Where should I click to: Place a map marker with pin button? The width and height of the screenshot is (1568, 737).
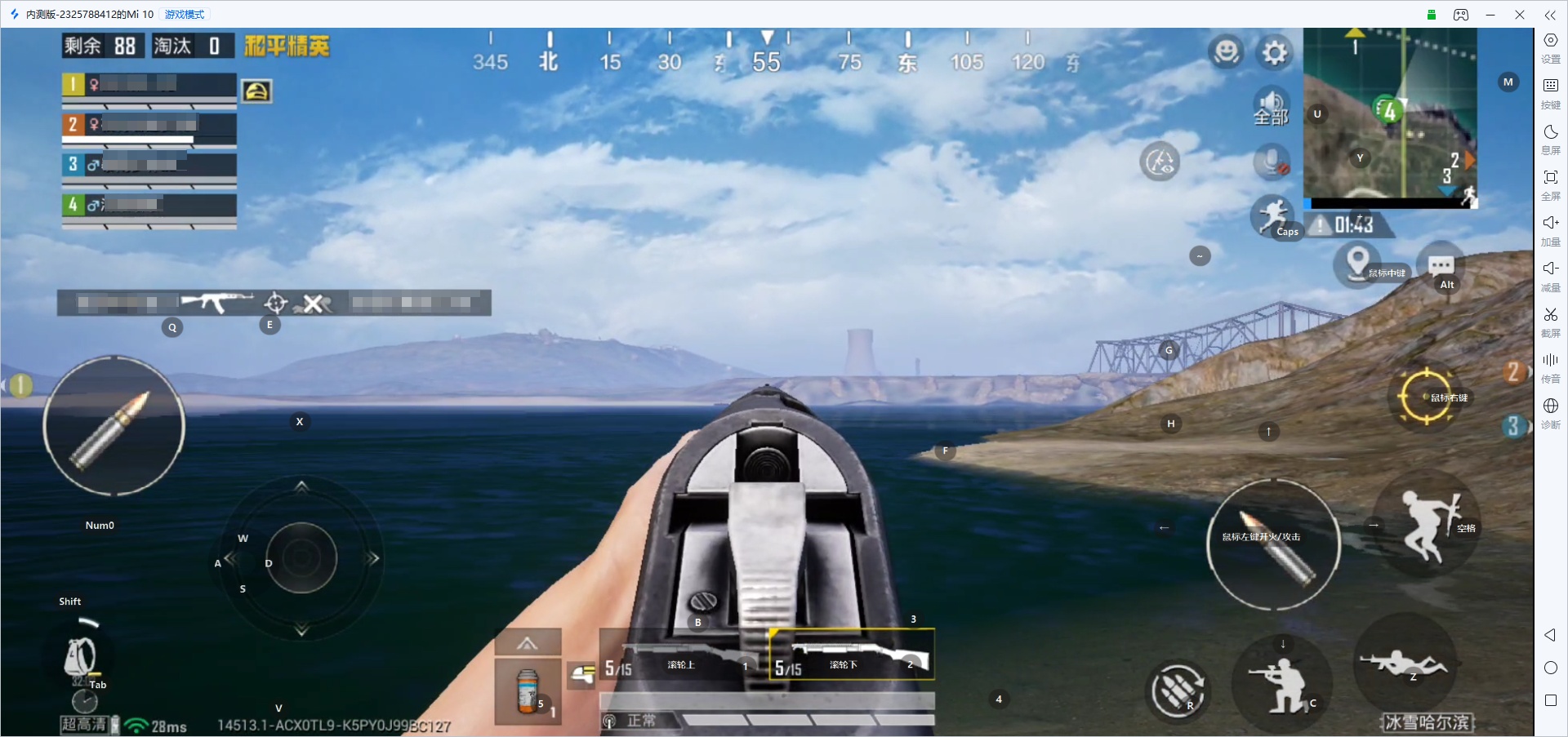tap(1357, 263)
